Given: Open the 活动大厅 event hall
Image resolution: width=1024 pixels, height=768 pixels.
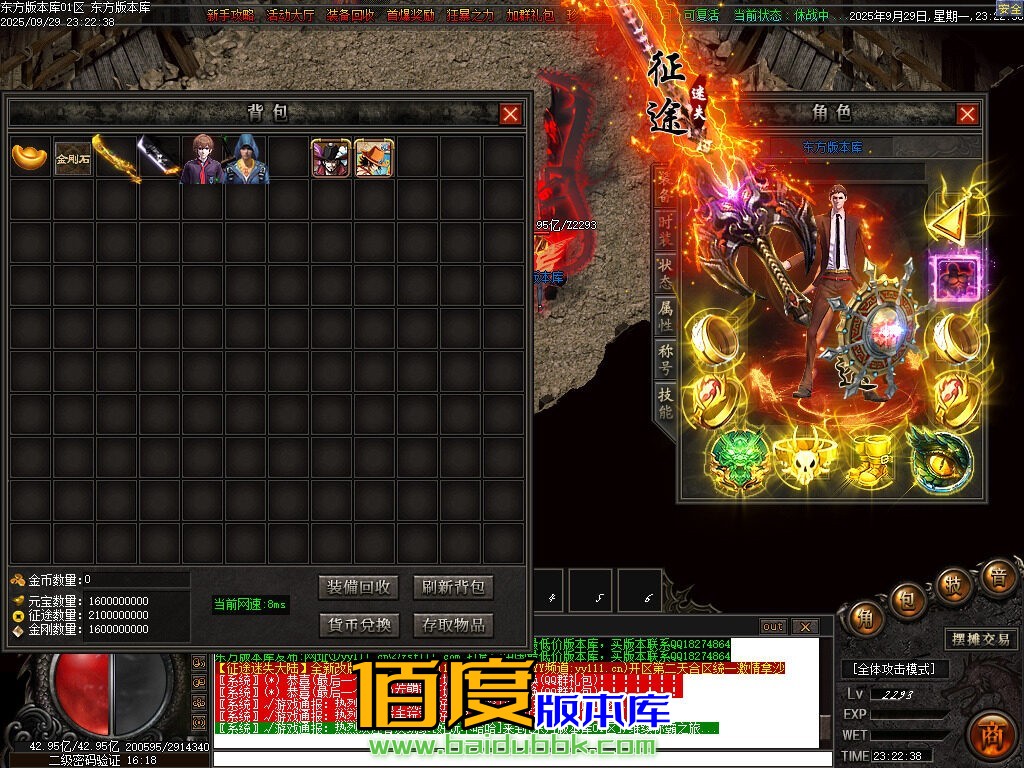Looking at the screenshot, I should click(290, 15).
